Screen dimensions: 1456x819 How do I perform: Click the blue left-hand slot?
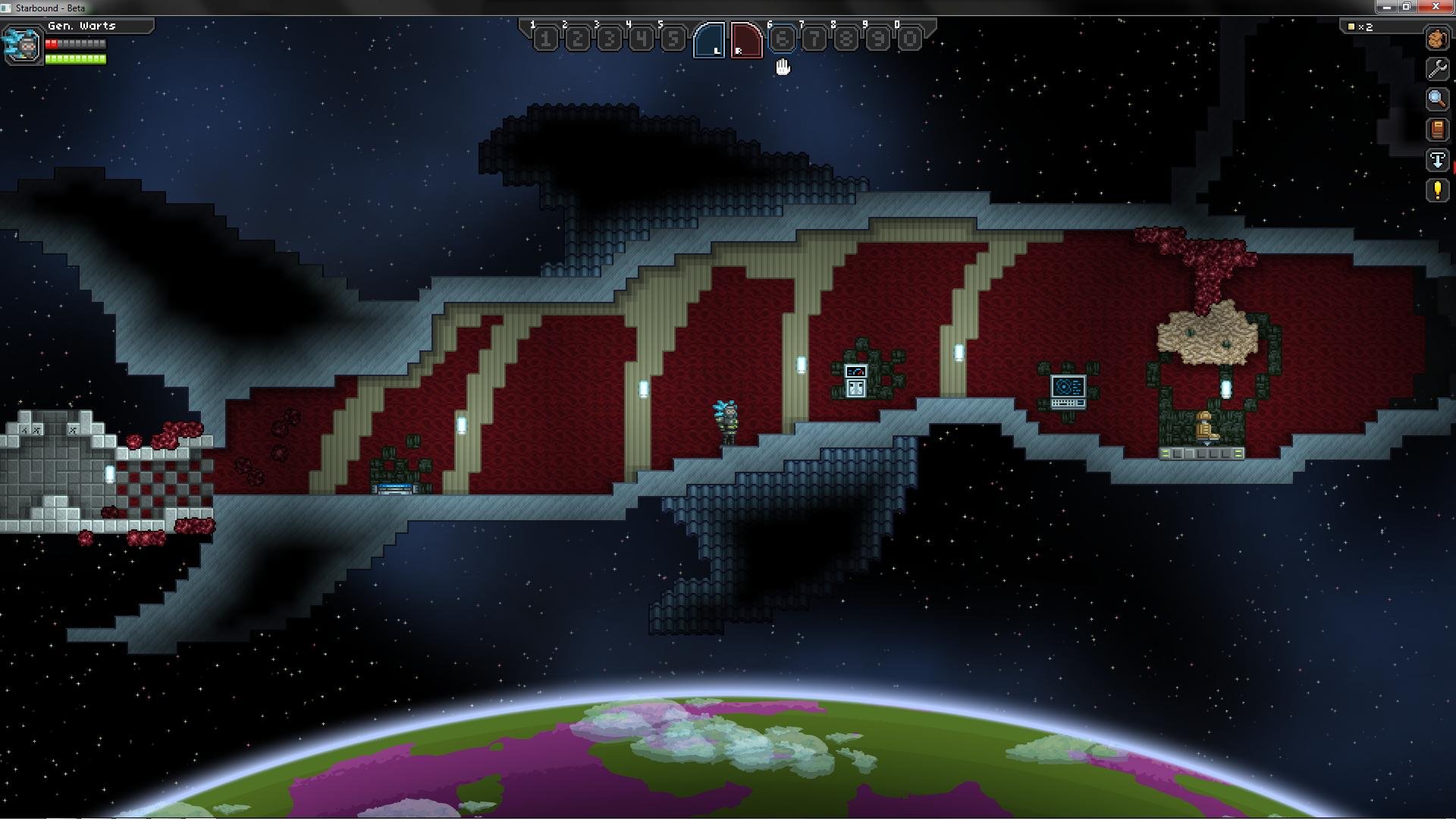point(710,39)
